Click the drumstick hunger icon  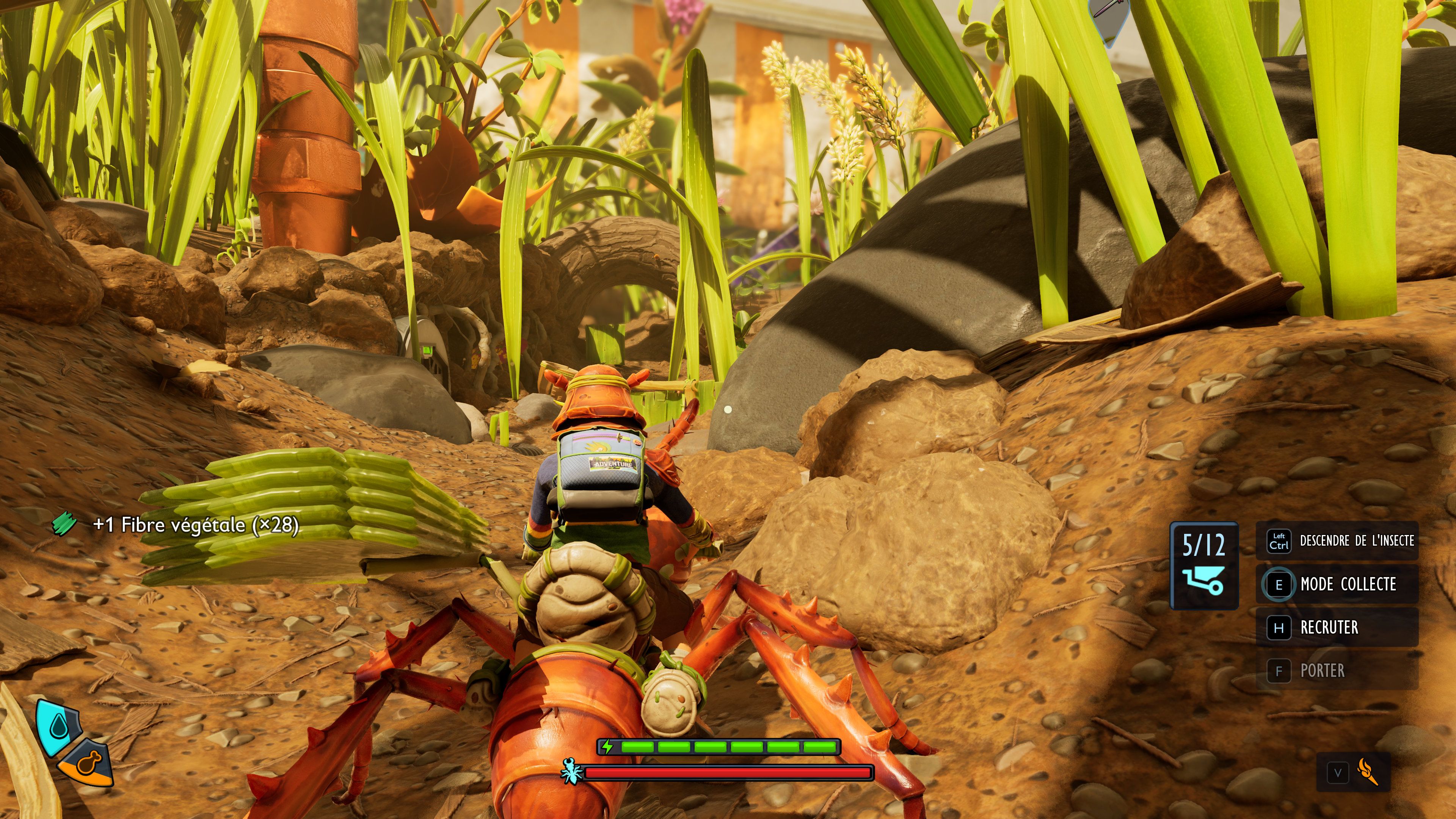(89, 764)
